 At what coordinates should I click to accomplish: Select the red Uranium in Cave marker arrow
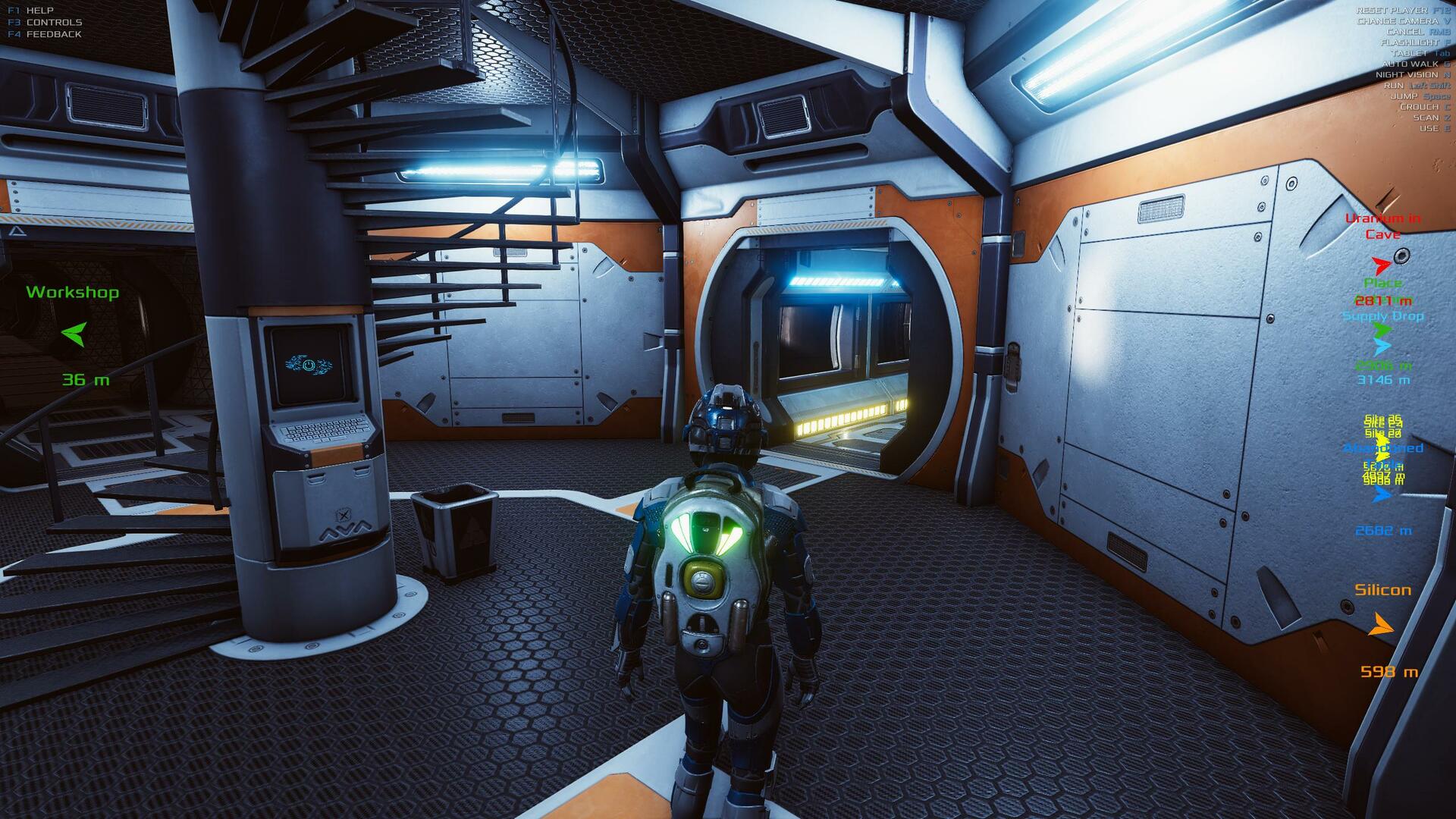coord(1381,265)
